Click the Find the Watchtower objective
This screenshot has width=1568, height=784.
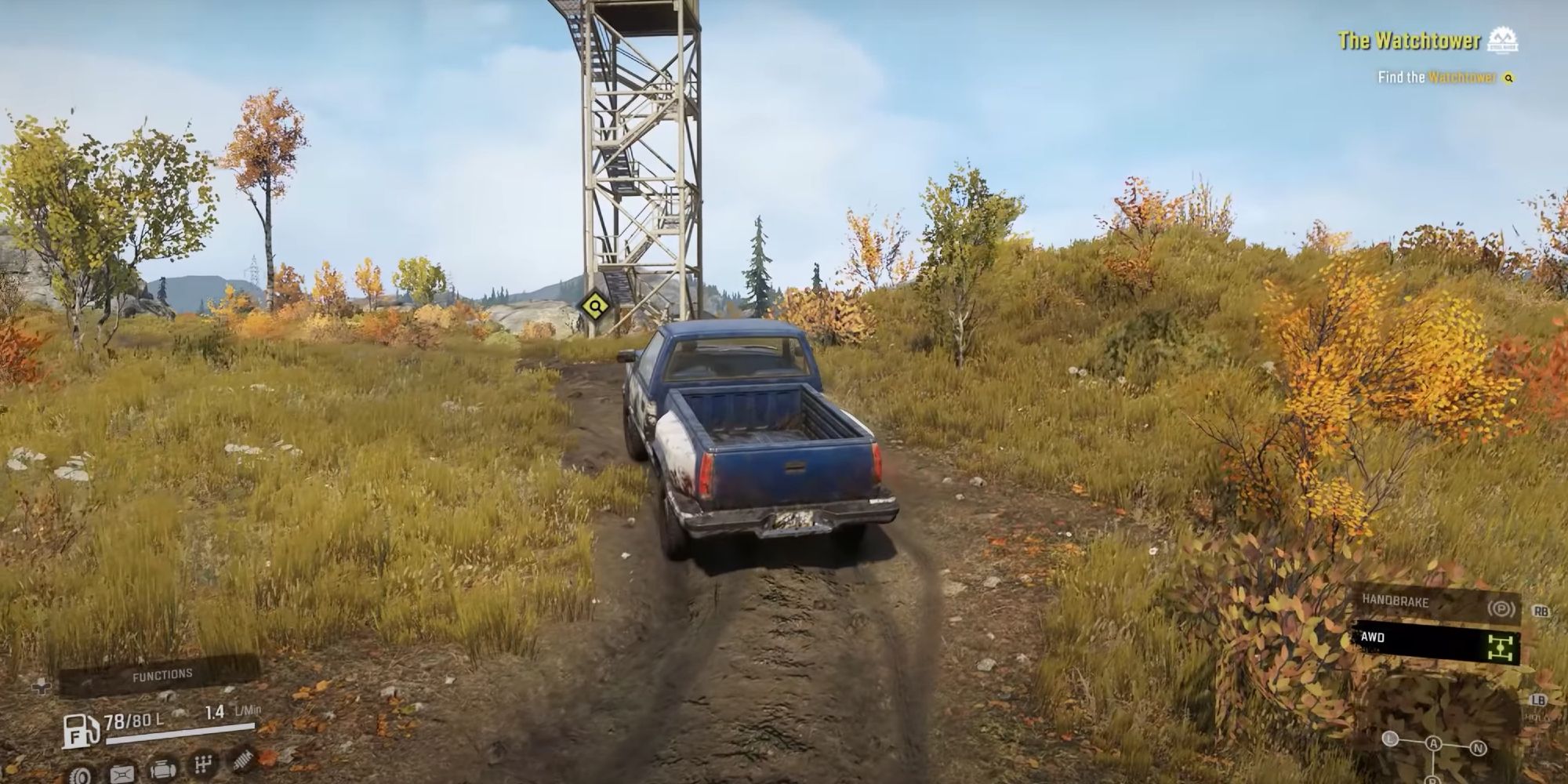[1436, 78]
